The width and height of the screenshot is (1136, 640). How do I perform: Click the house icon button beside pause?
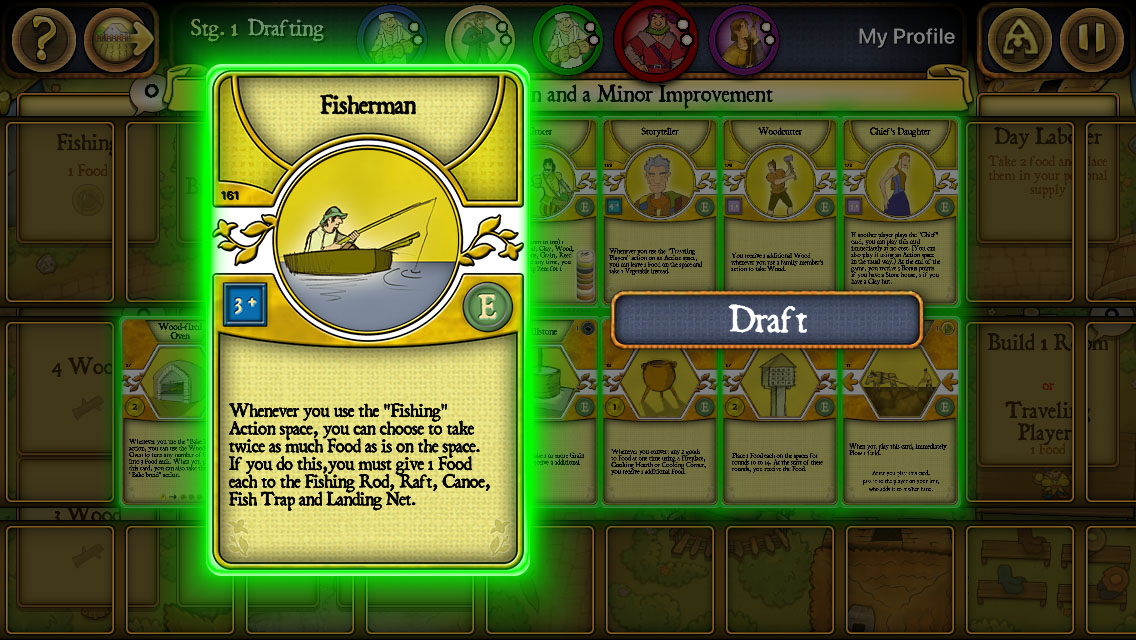click(x=1019, y=39)
